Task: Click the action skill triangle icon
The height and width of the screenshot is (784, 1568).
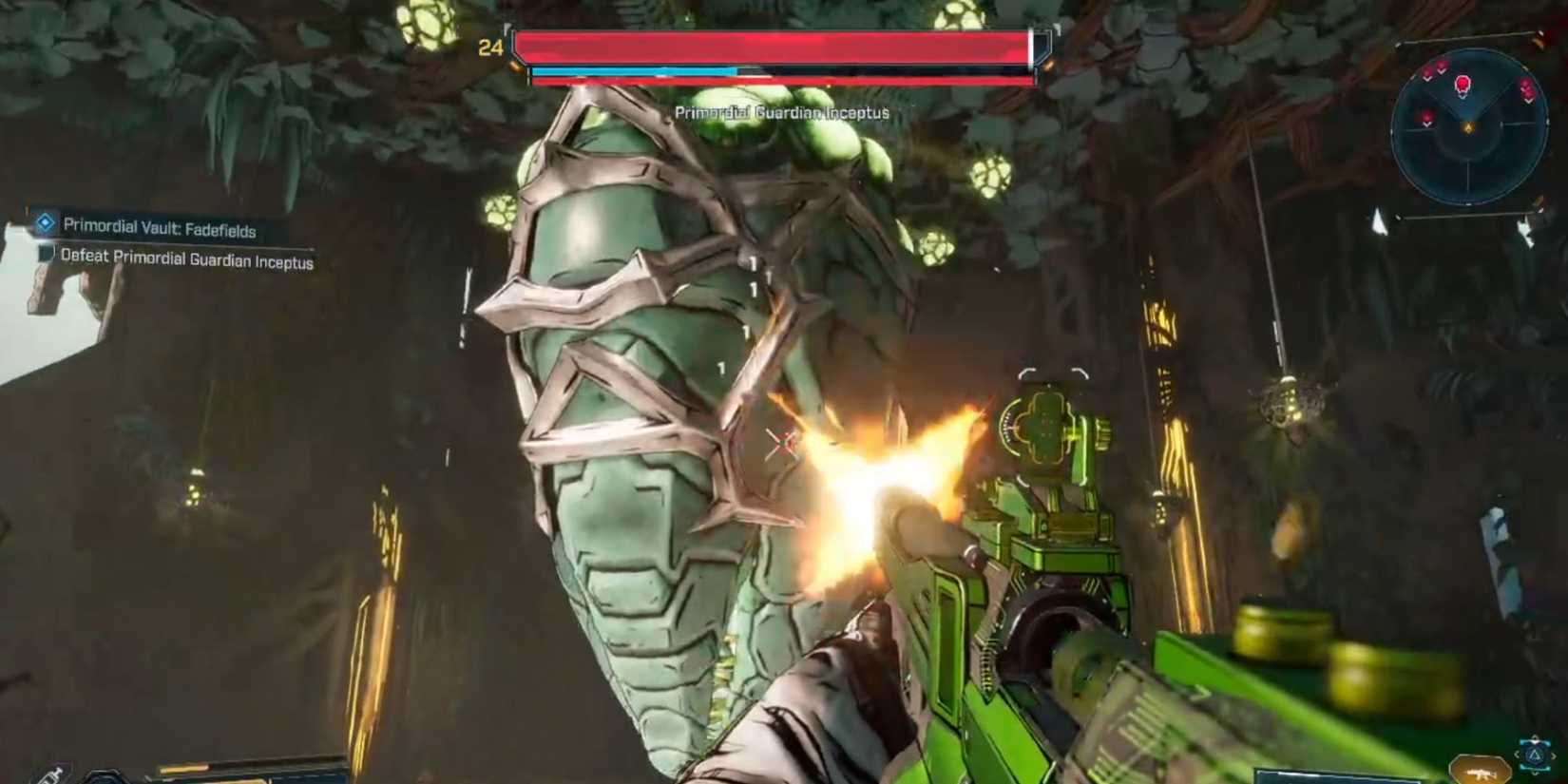Action: [x=1534, y=756]
